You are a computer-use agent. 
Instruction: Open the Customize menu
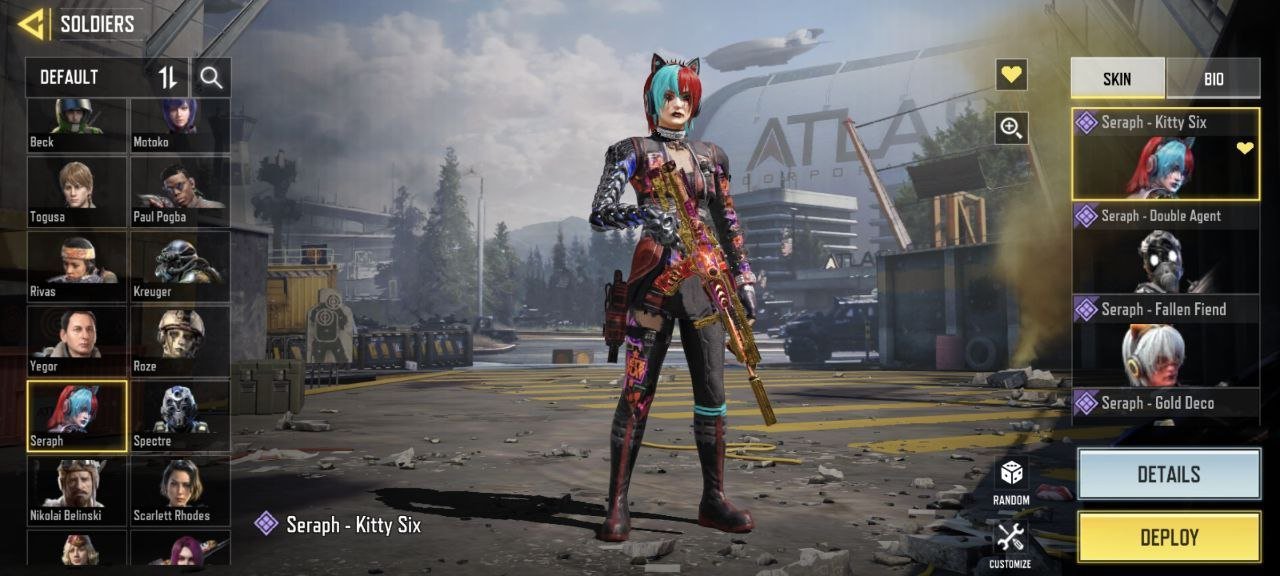tap(1011, 544)
